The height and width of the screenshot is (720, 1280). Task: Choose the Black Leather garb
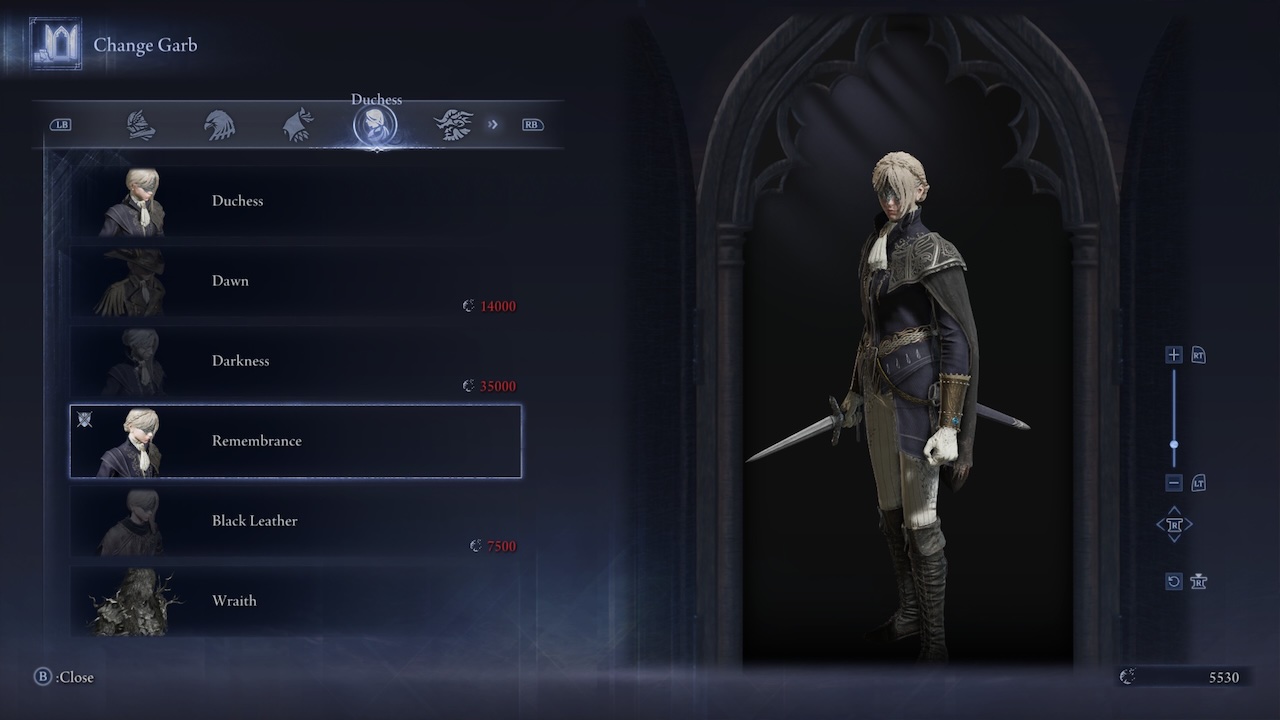pyautogui.click(x=295, y=521)
